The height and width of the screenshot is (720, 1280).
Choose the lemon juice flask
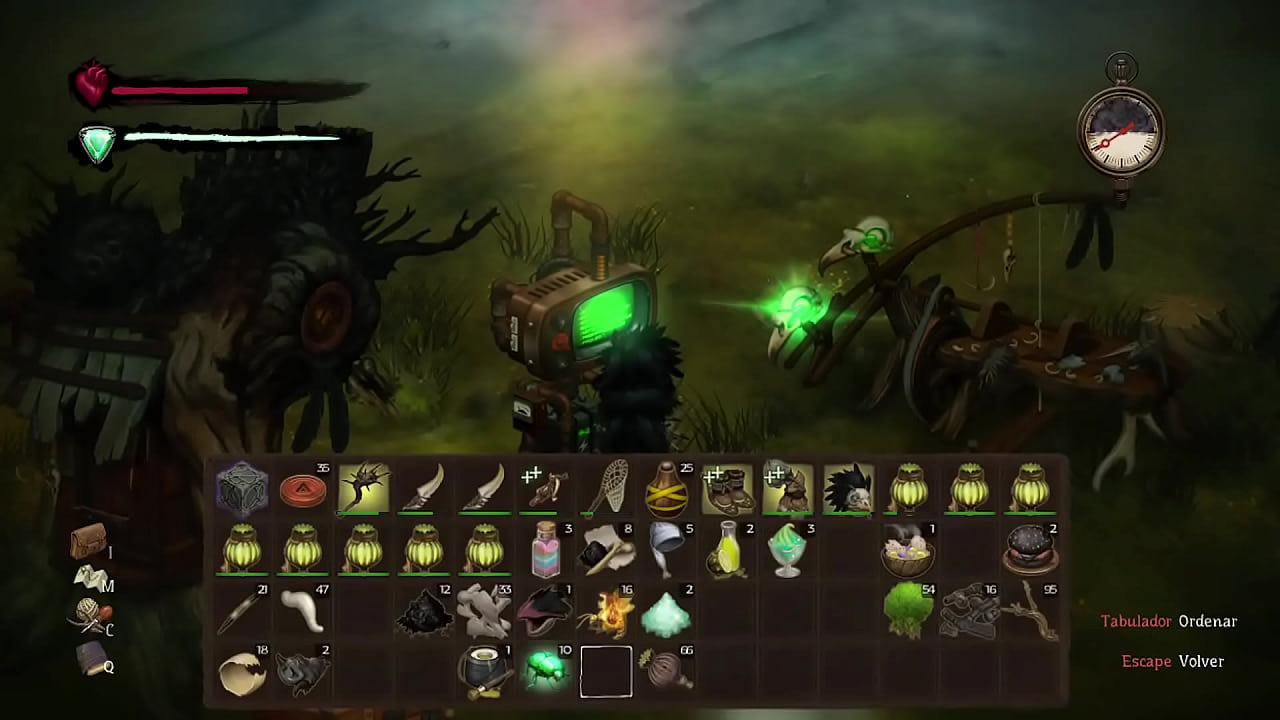coord(727,550)
